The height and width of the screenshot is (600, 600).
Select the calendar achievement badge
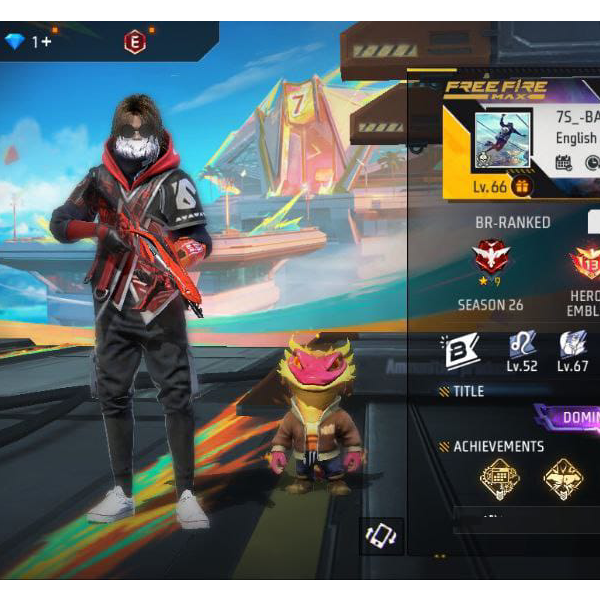click(x=499, y=479)
